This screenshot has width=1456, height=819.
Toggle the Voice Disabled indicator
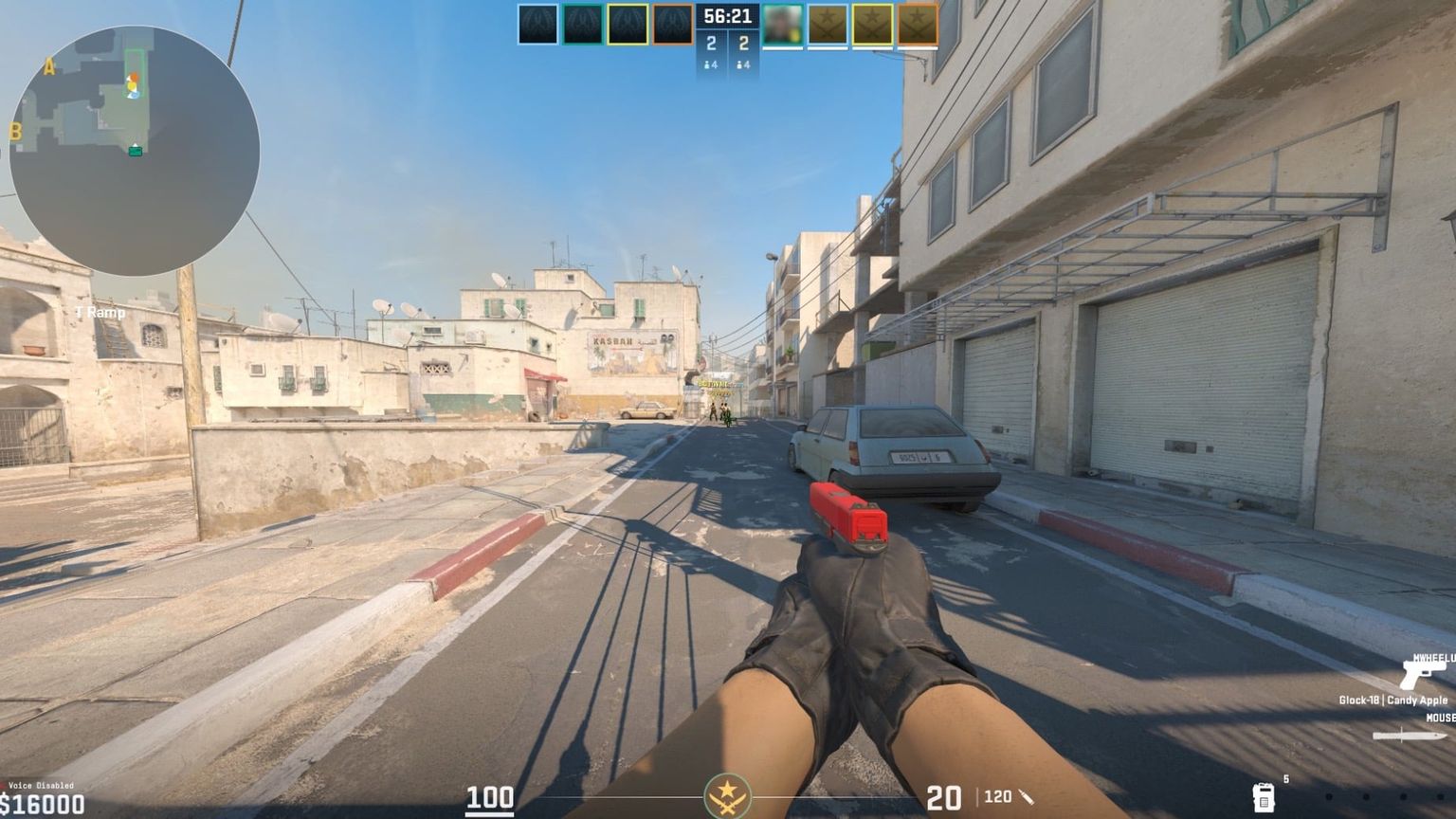point(40,785)
